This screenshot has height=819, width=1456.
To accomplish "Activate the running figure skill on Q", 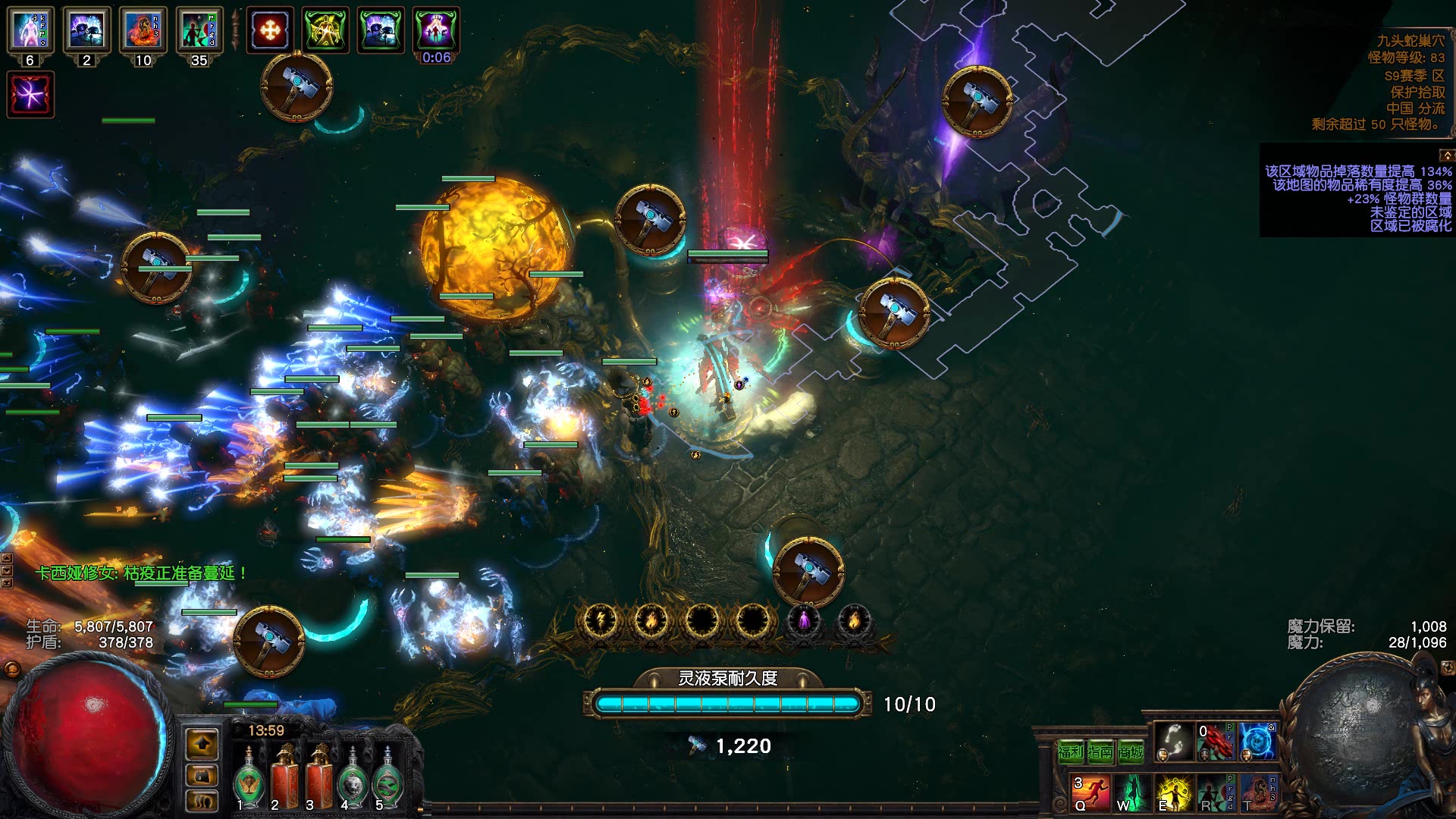I will point(1090,792).
